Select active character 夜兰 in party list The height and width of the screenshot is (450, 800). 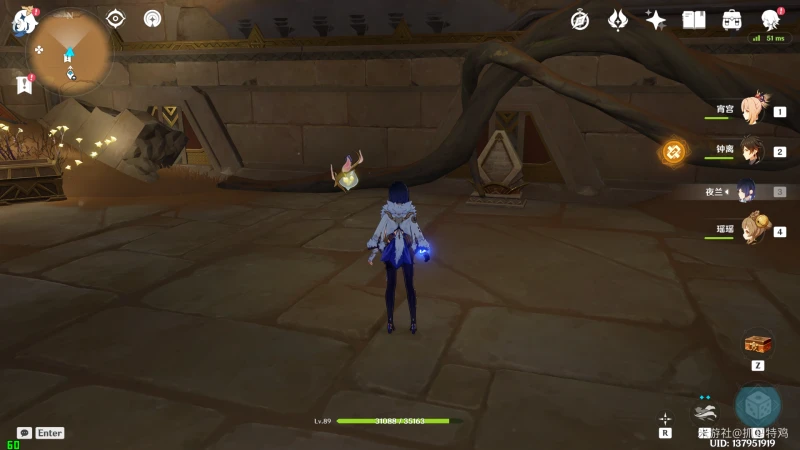tap(747, 191)
